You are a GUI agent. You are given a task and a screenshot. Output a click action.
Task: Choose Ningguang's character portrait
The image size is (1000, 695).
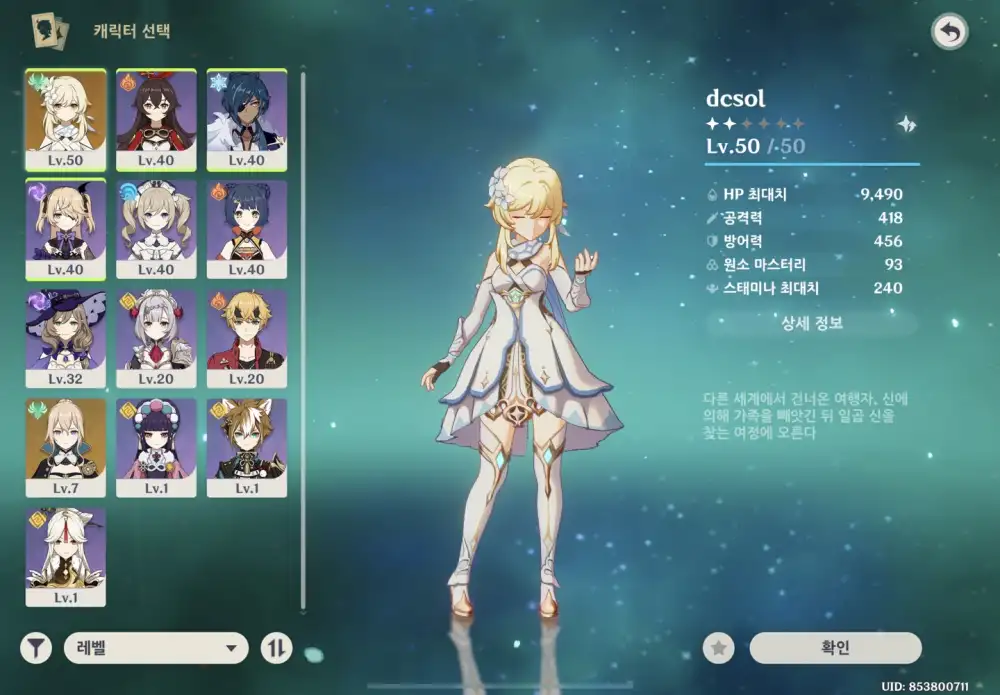click(65, 556)
